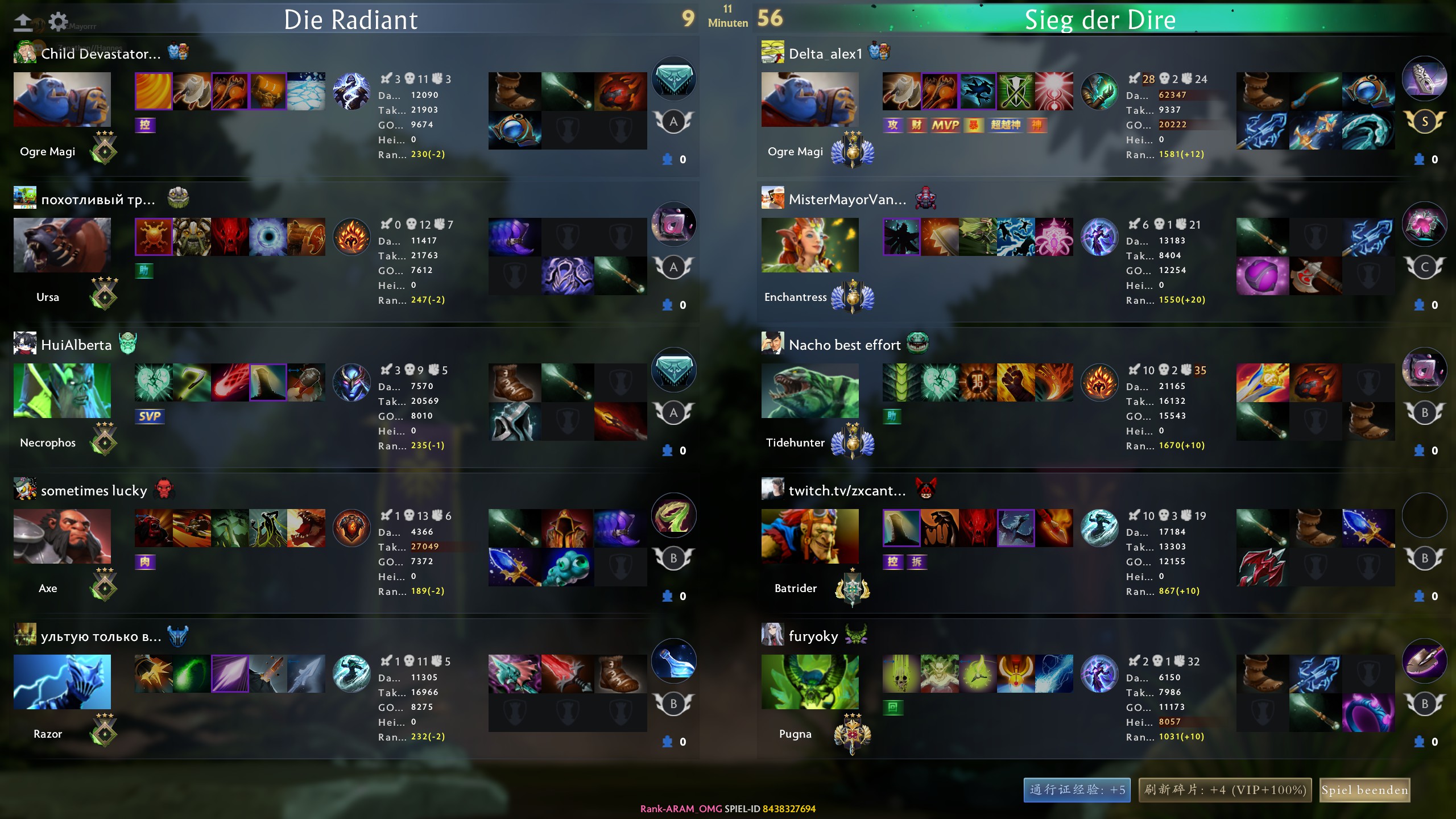Screen dimensions: 1456x819
Task: Click the share upload icon
Action: point(23,22)
